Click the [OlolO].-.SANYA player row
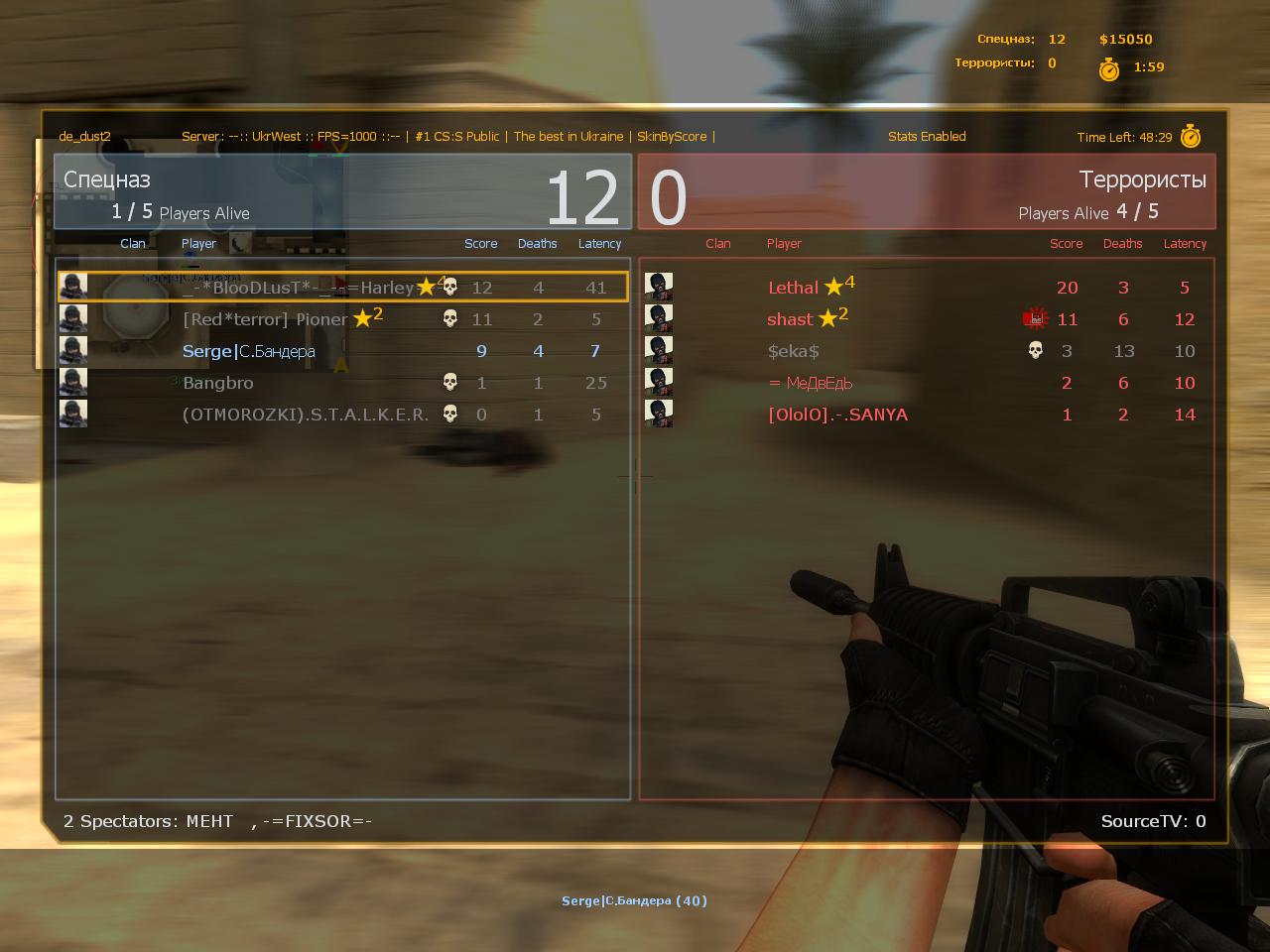The height and width of the screenshot is (952, 1270). point(928,415)
